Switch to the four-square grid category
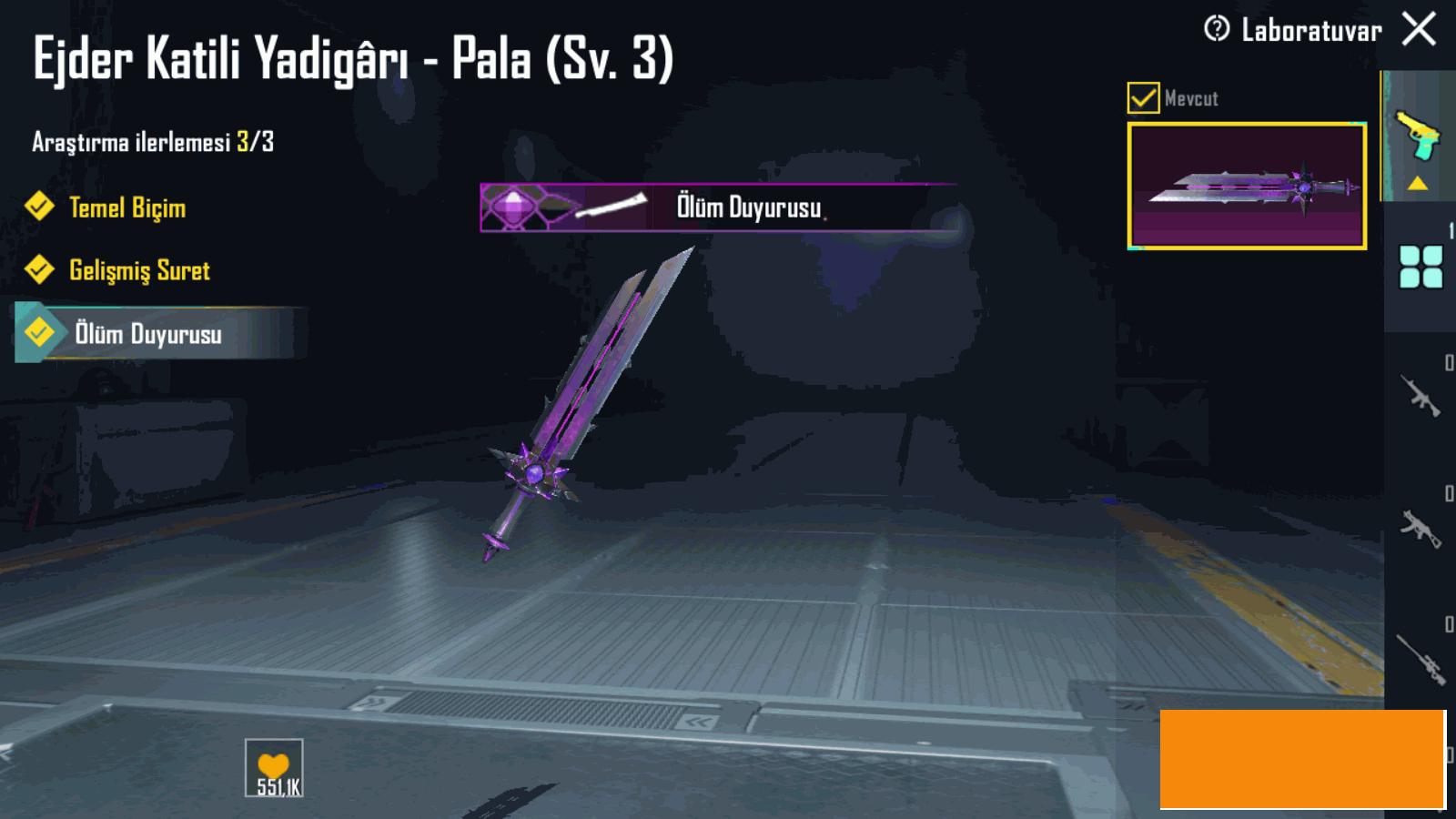 1421,267
